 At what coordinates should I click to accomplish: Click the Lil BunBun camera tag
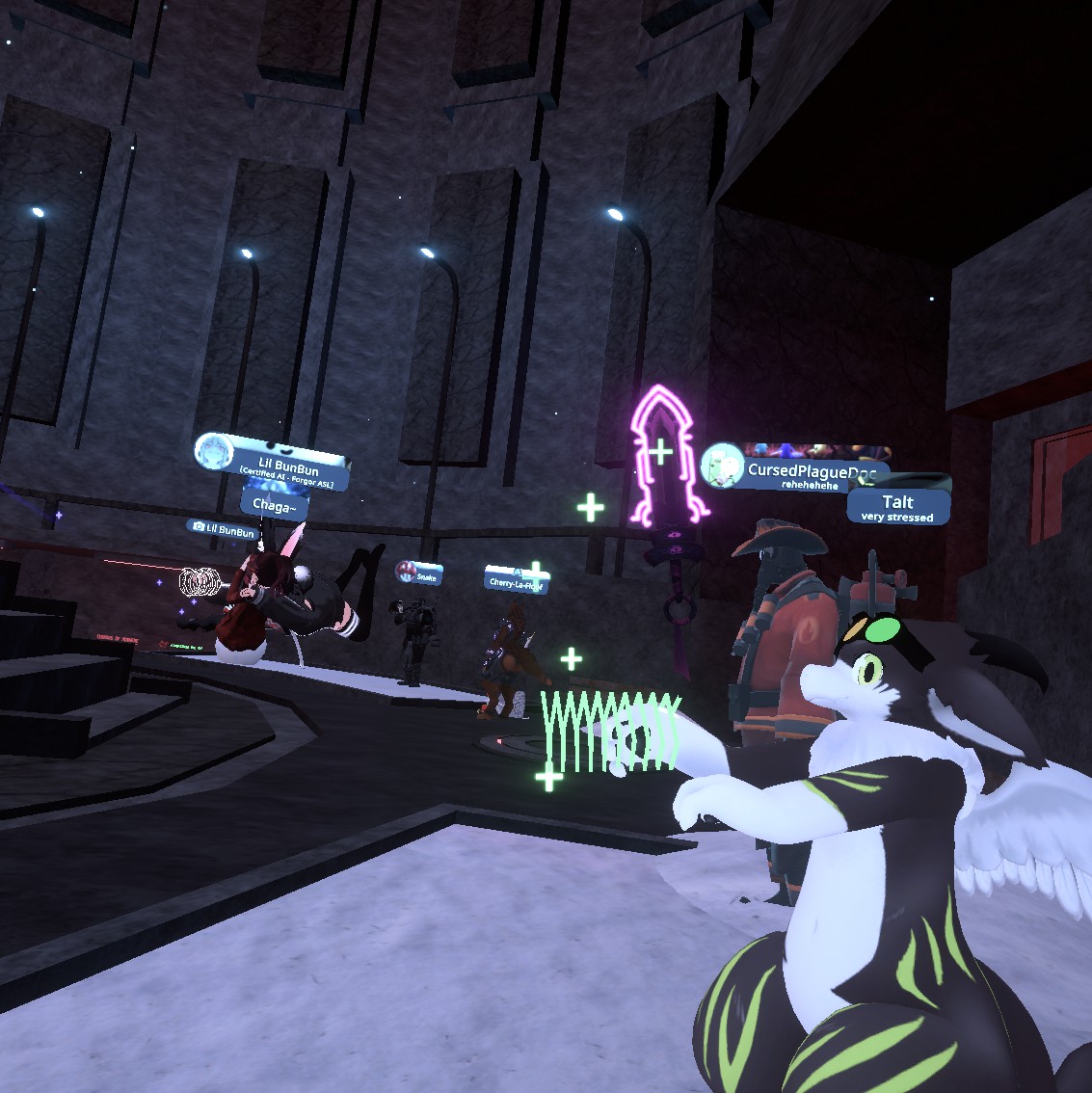pyautogui.click(x=223, y=529)
